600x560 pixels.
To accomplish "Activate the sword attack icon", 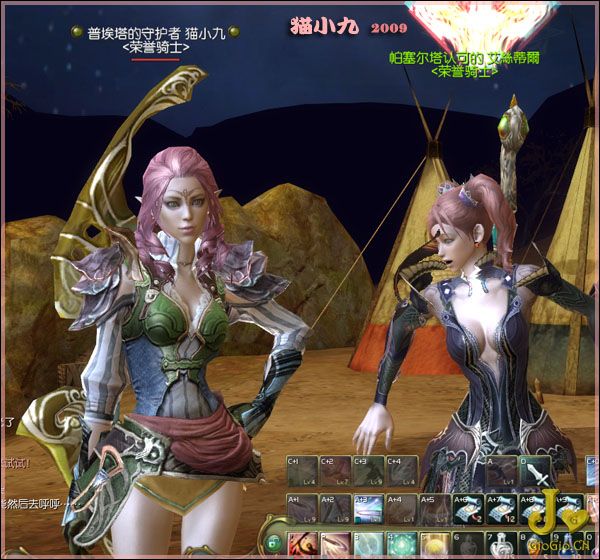I will (x=534, y=471).
